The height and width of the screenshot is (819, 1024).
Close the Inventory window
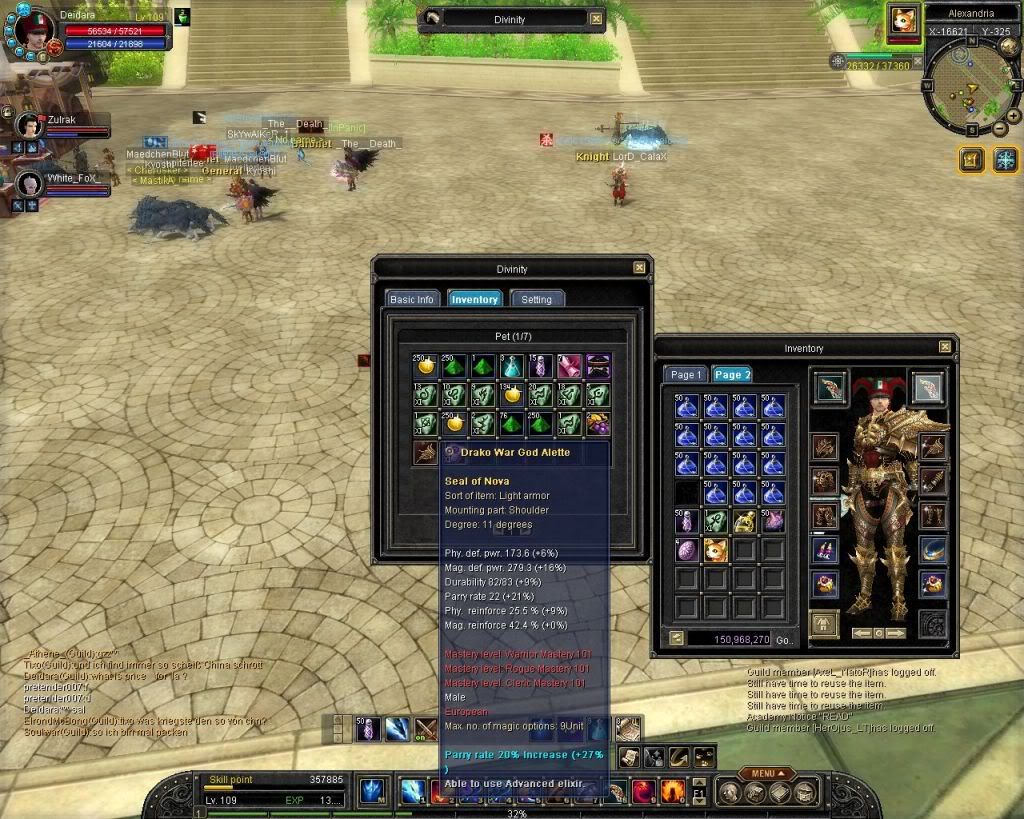tap(945, 347)
